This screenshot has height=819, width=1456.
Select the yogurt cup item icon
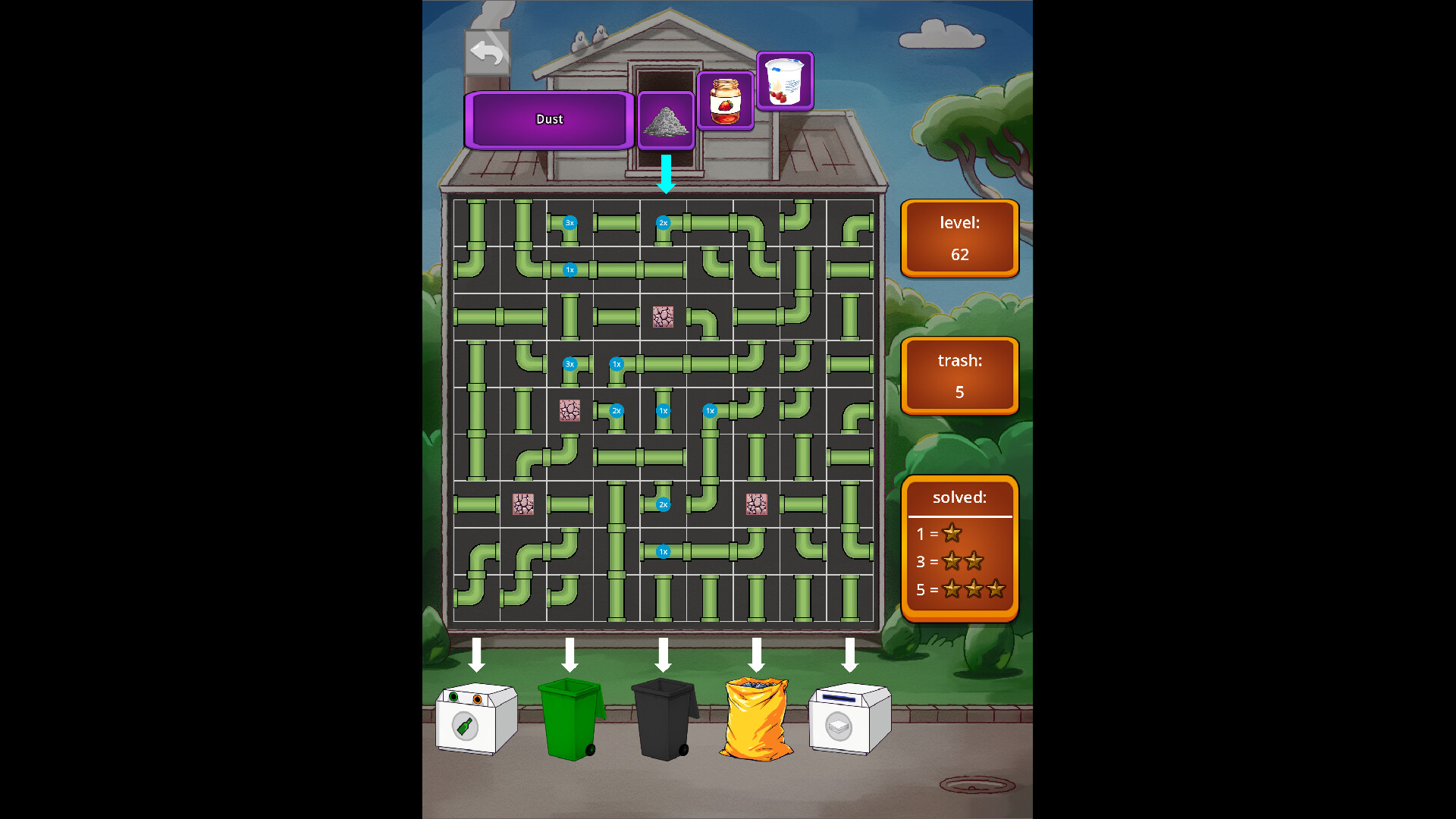coord(785,81)
